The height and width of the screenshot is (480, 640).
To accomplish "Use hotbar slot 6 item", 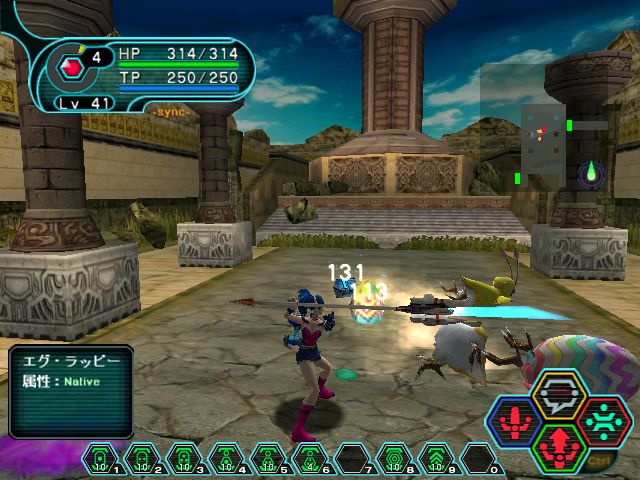I will tap(311, 459).
